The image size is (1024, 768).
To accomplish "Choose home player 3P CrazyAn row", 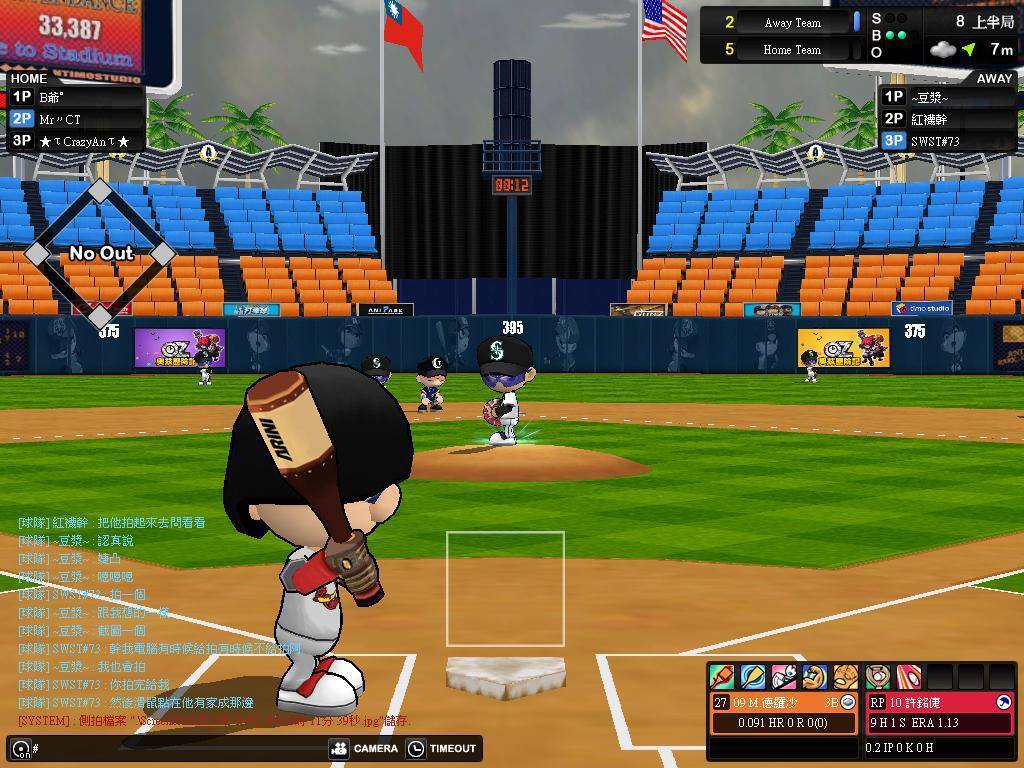I will (x=75, y=141).
